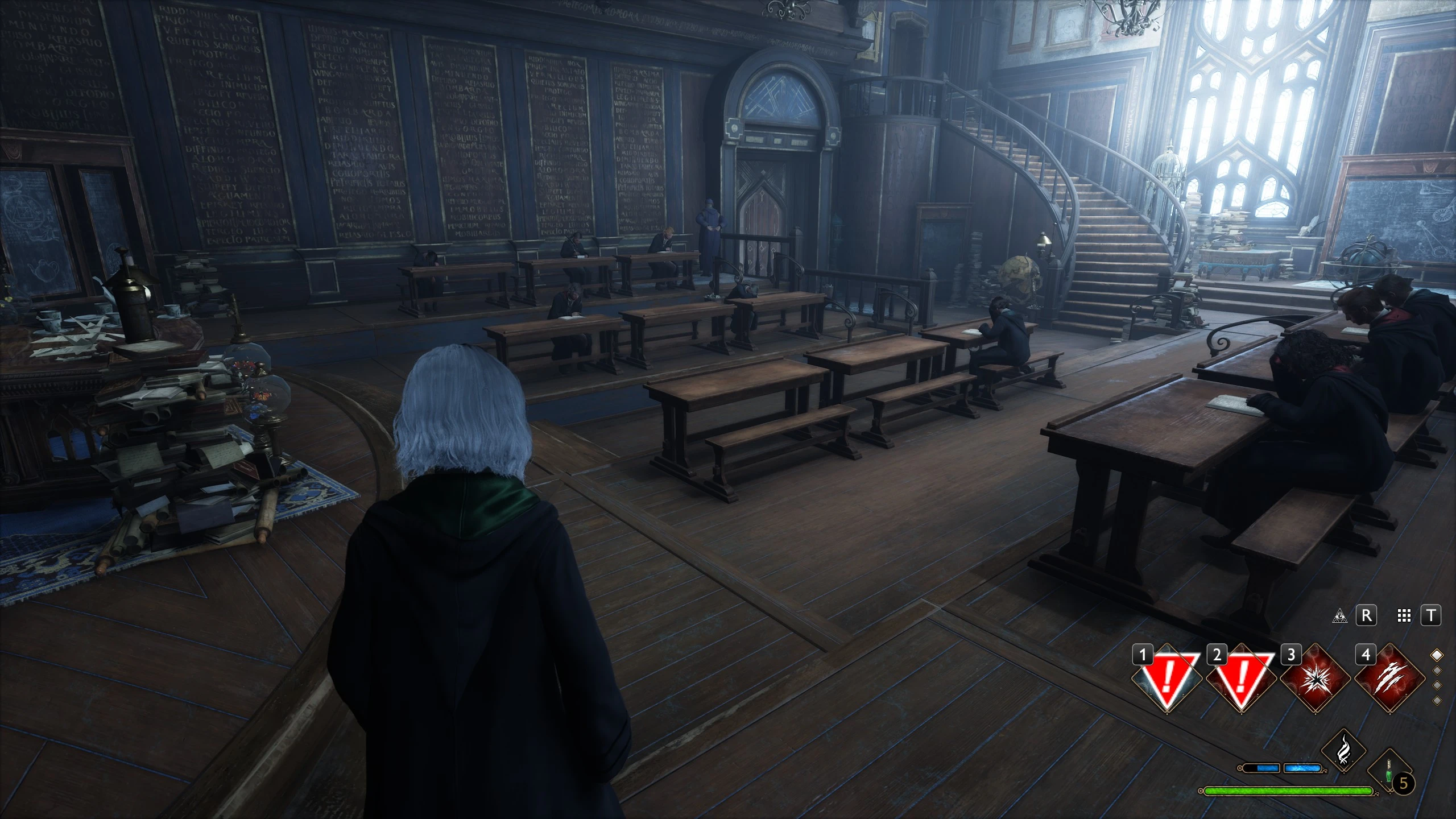This screenshot has height=819, width=1456.
Task: Click the hotkey number 1 label
Action: click(1143, 655)
